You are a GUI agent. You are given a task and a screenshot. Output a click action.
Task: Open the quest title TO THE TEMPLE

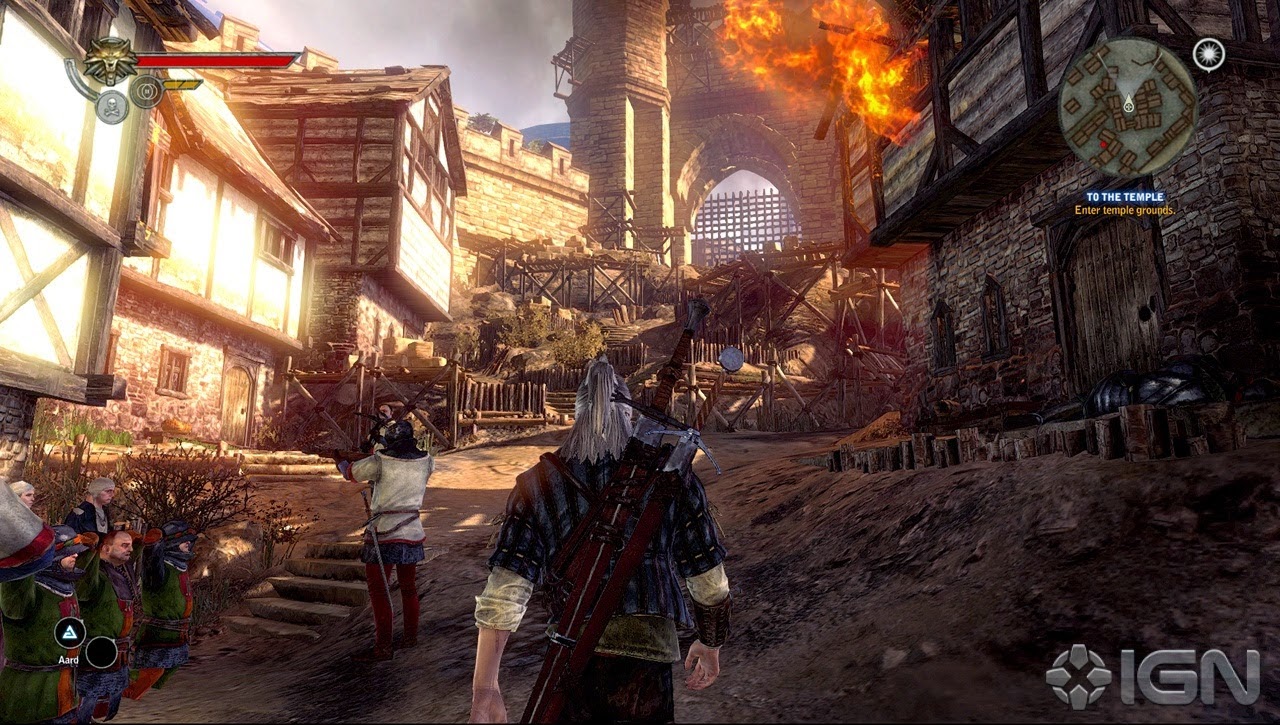[1126, 196]
